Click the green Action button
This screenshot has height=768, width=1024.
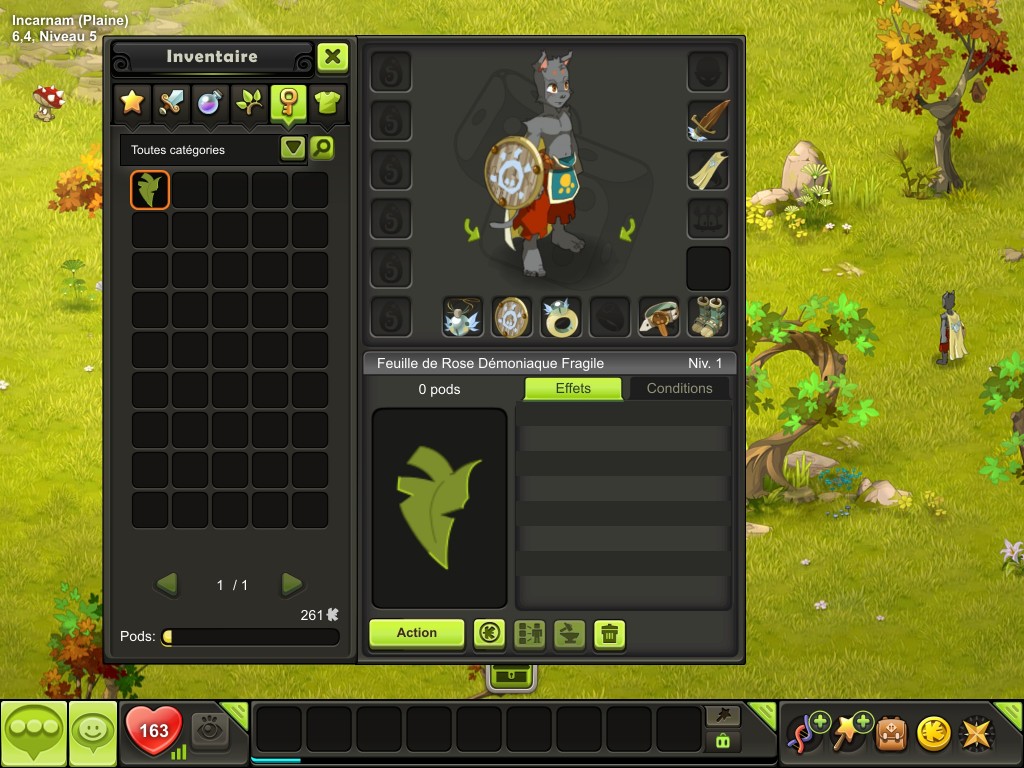[x=416, y=633]
